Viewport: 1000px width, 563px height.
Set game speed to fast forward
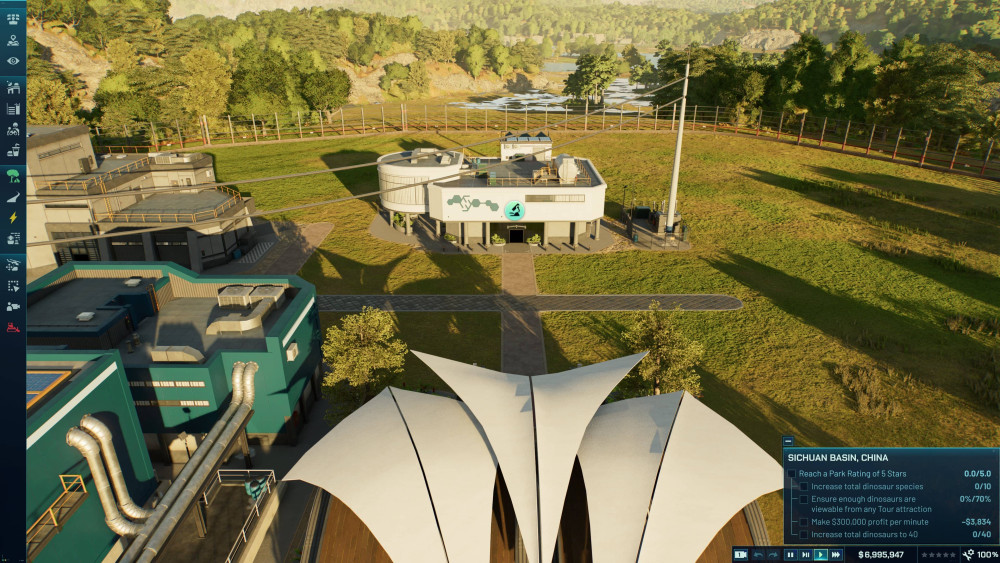[836, 554]
